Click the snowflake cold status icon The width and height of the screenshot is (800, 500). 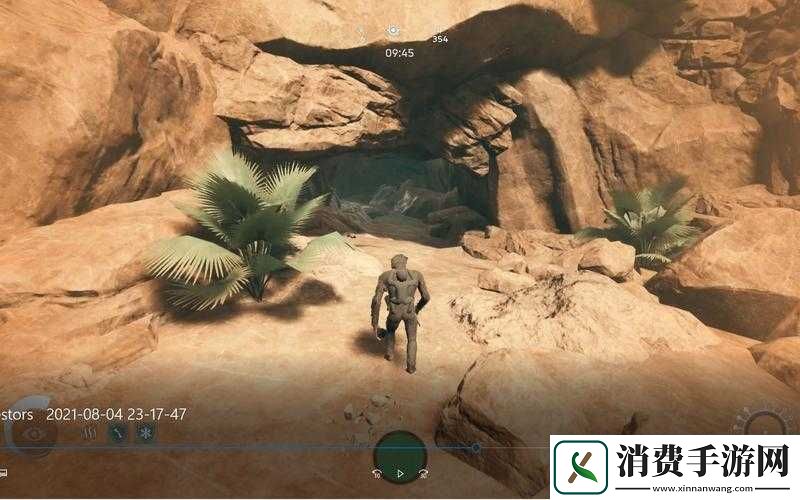[x=145, y=434]
